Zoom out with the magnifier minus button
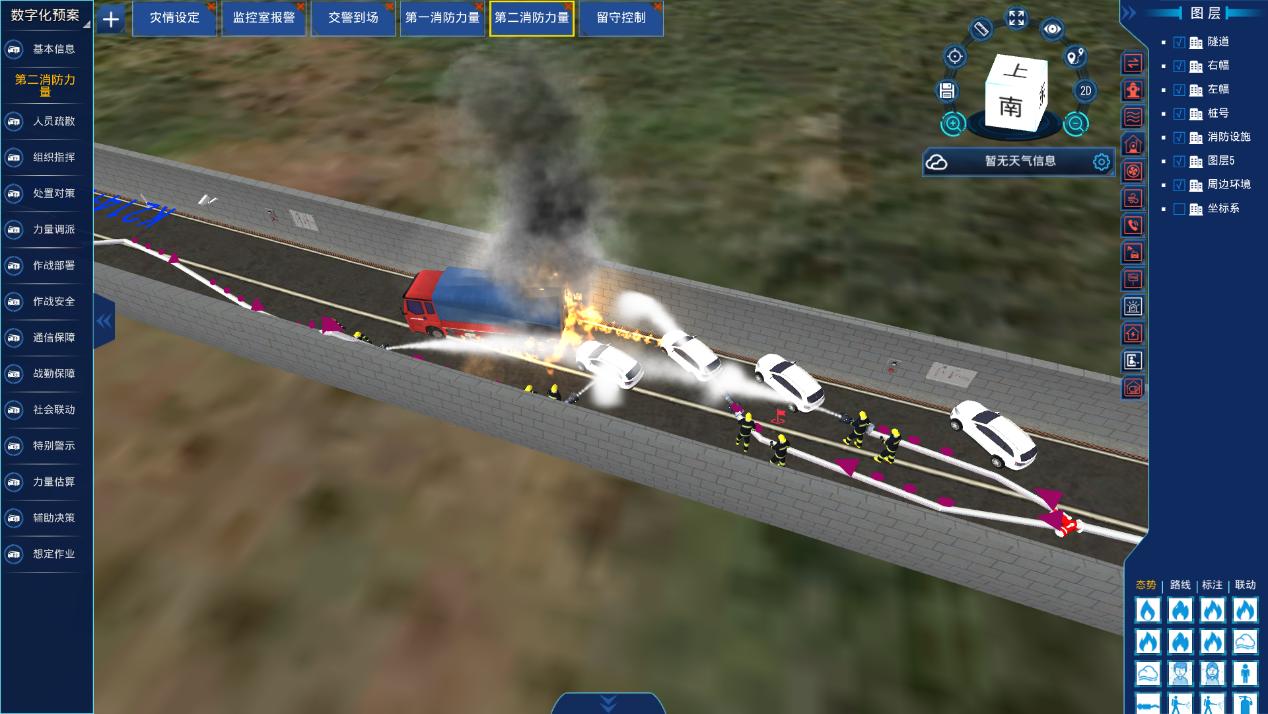 [x=1075, y=124]
